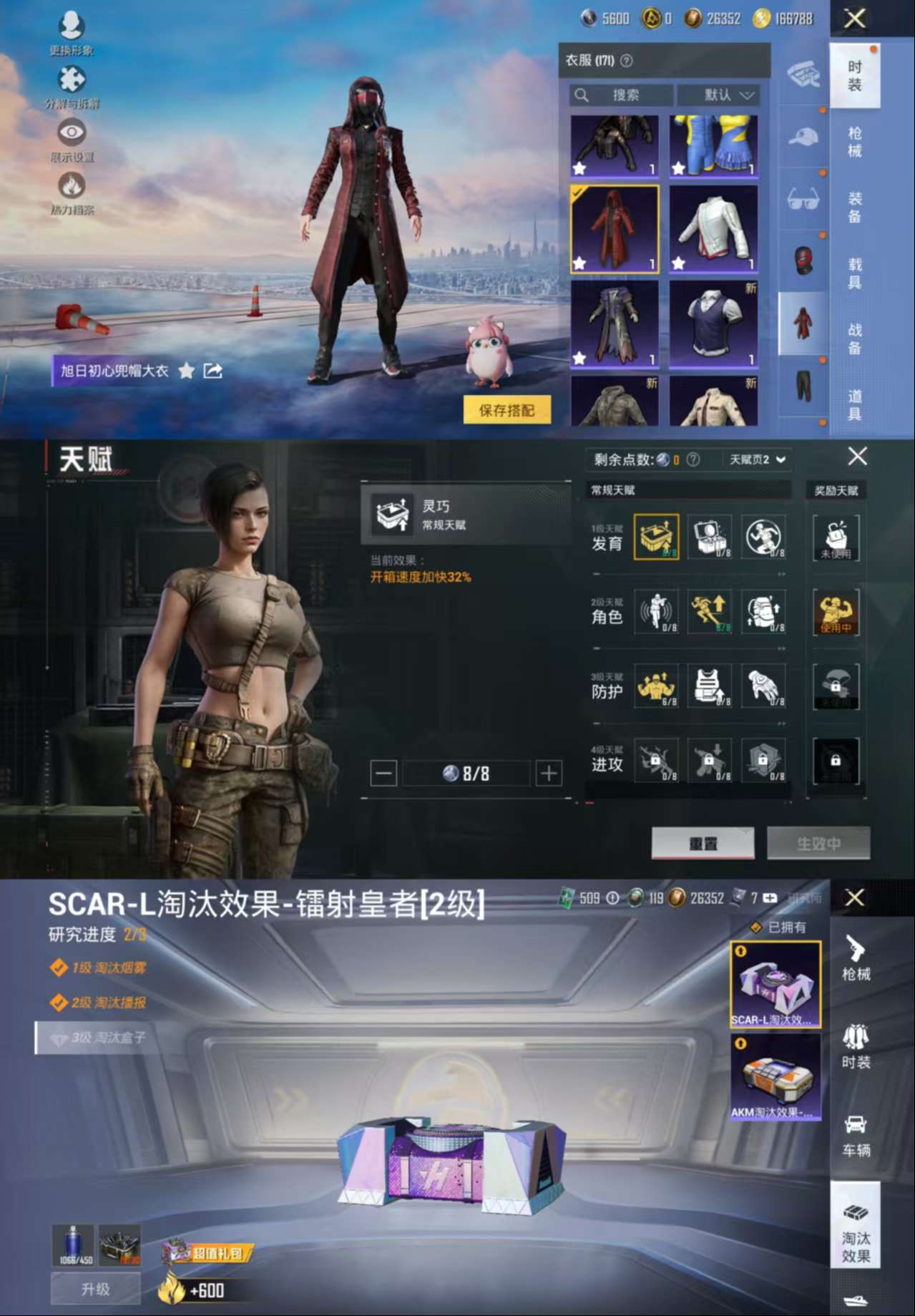Switch to the 车辆 vehicles category

click(856, 1136)
